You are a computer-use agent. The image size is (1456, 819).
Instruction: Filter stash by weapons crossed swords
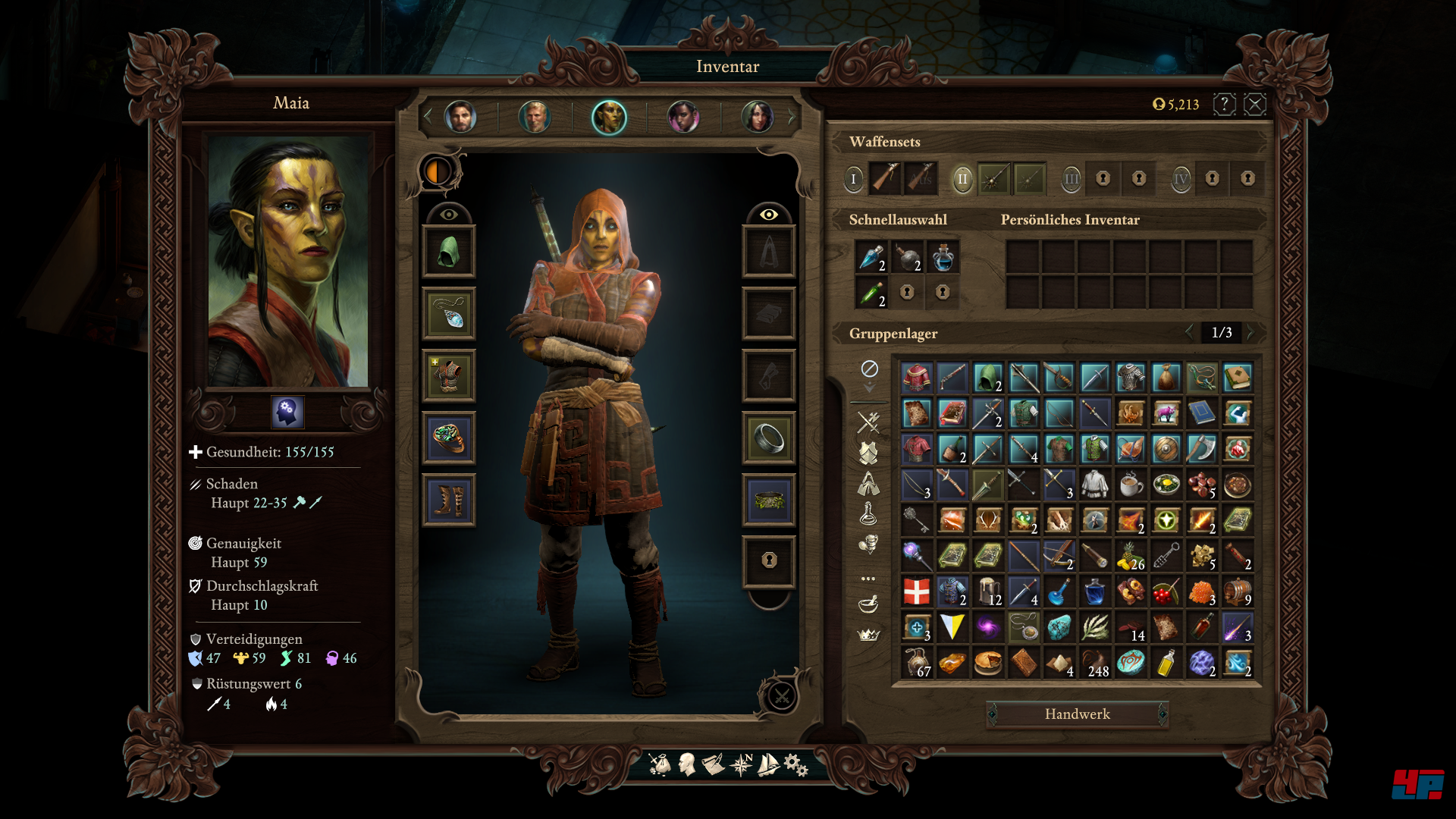tap(868, 422)
